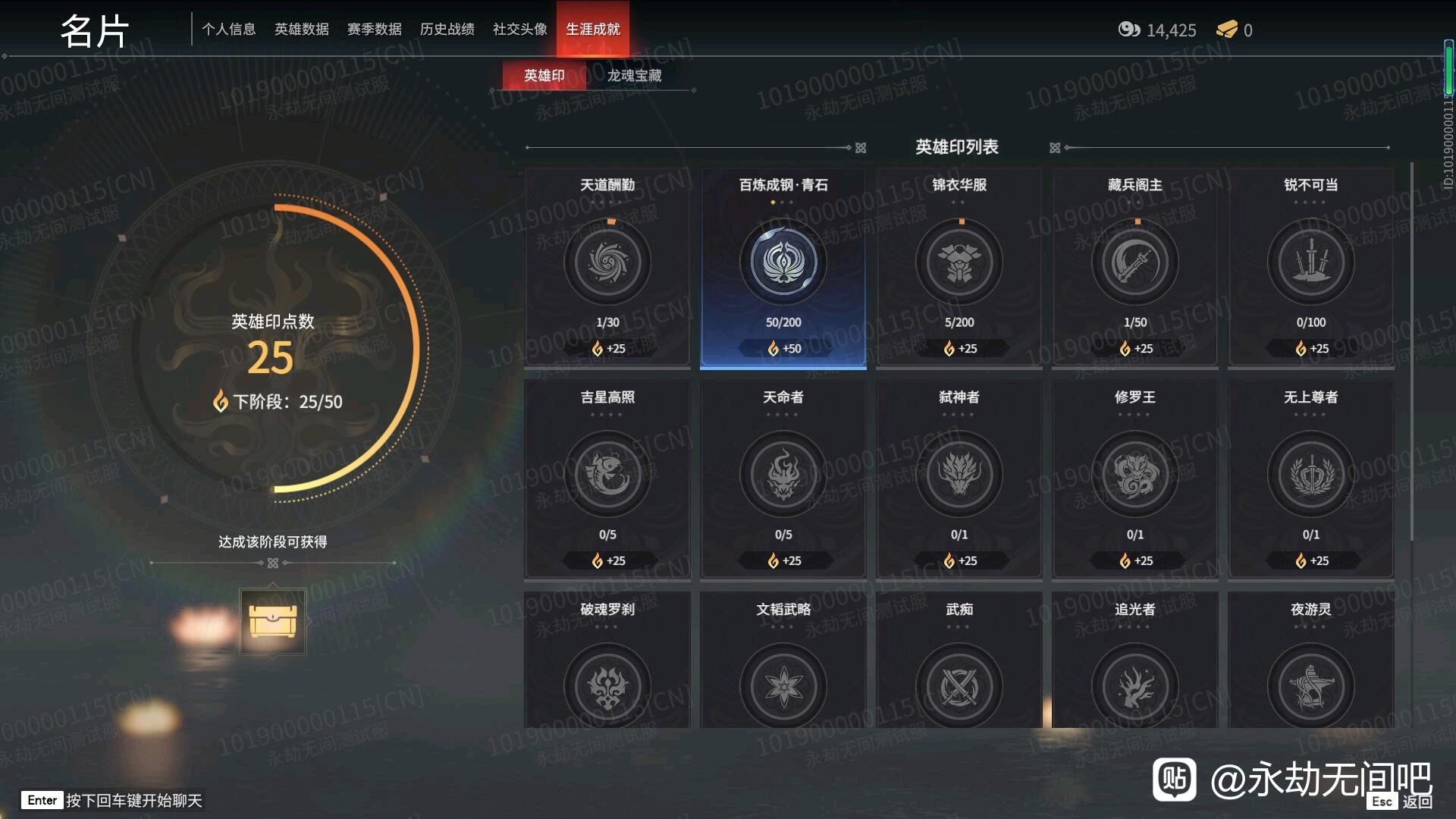Click the 个人信息 navigation link

click(230, 28)
